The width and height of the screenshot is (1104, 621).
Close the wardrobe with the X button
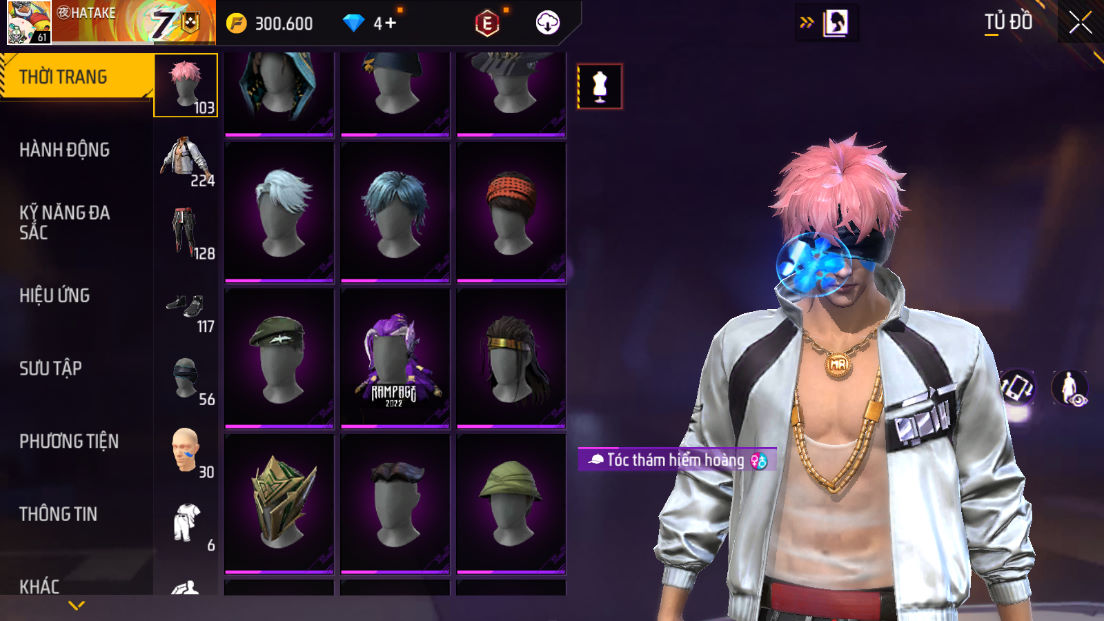tap(1080, 23)
